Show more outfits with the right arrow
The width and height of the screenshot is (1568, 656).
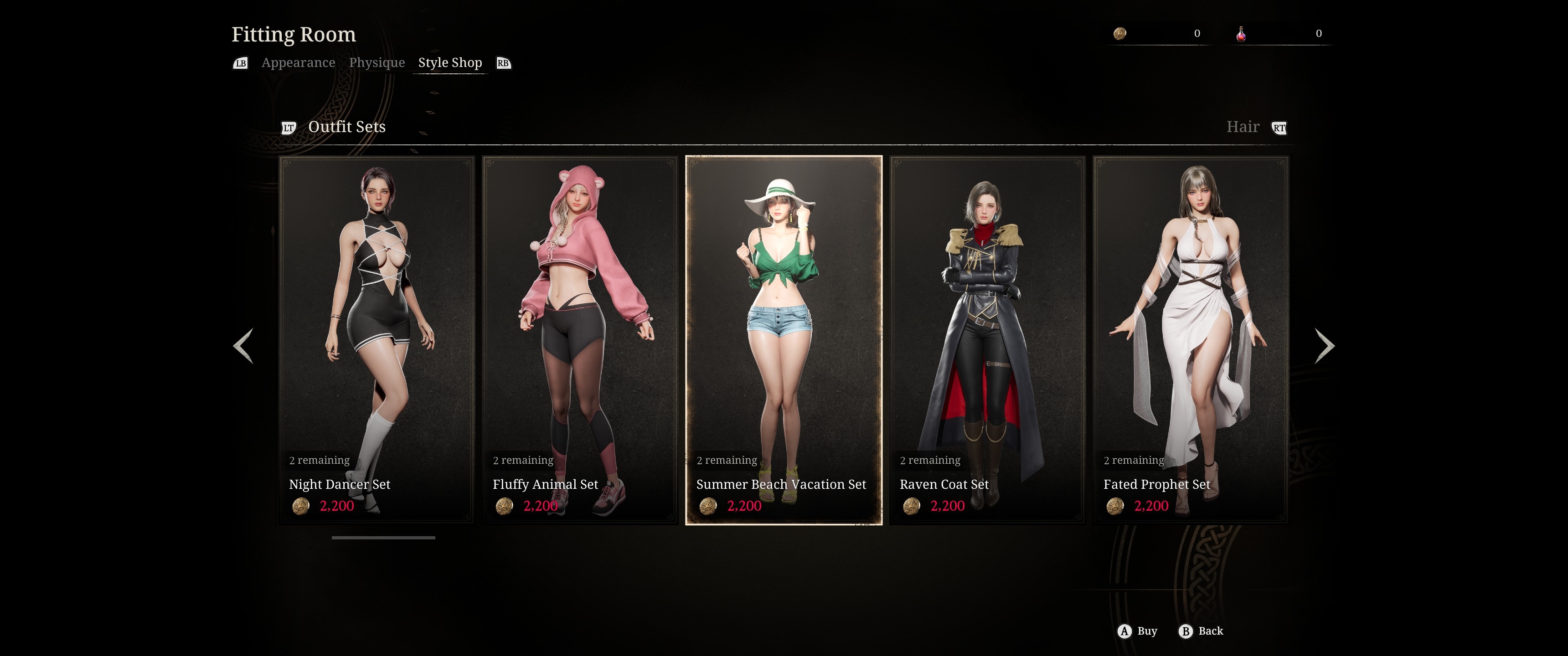1324,346
